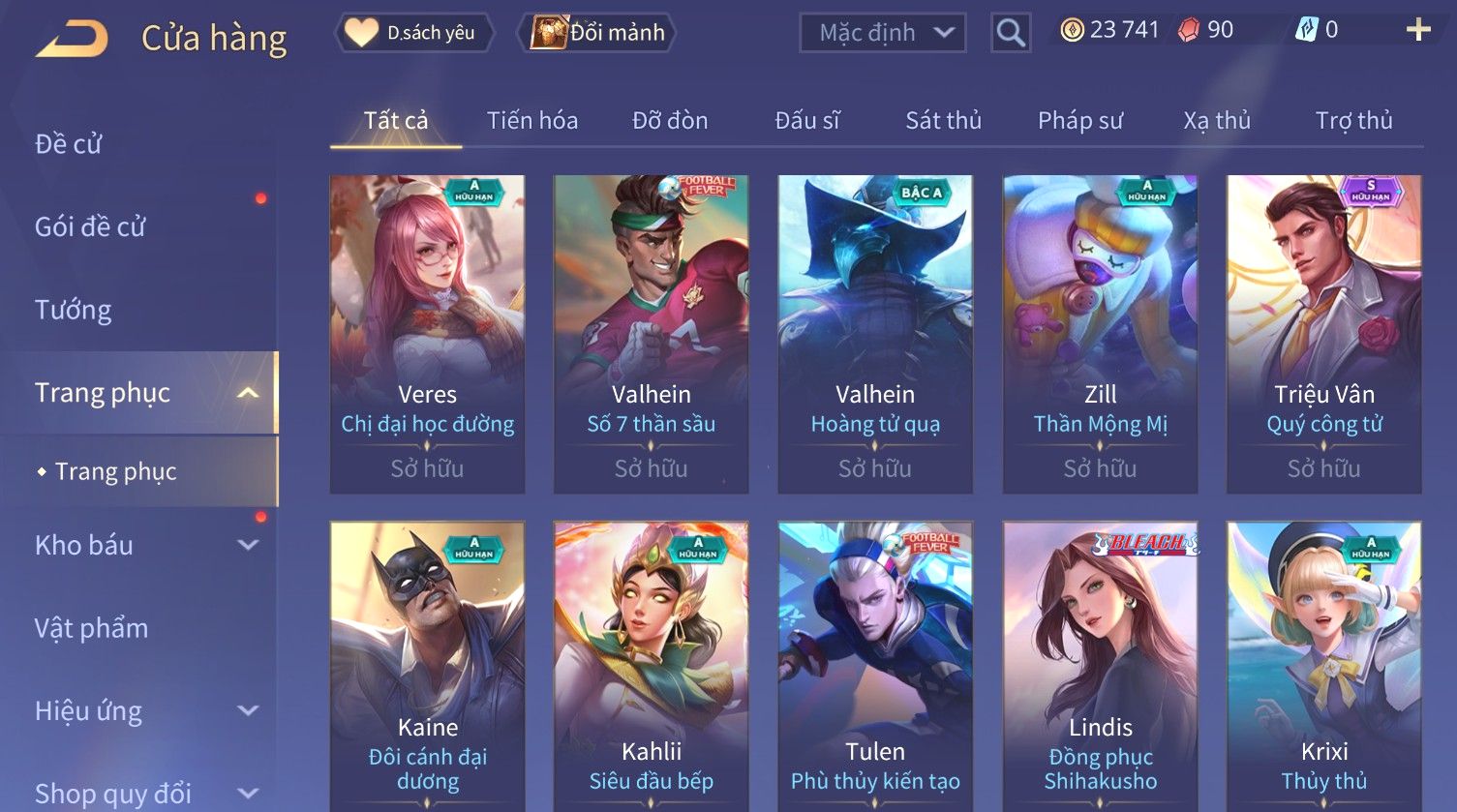The height and width of the screenshot is (812, 1457).
Task: Select the Veres Chị đại học đường skin
Action: pyautogui.click(x=427, y=334)
